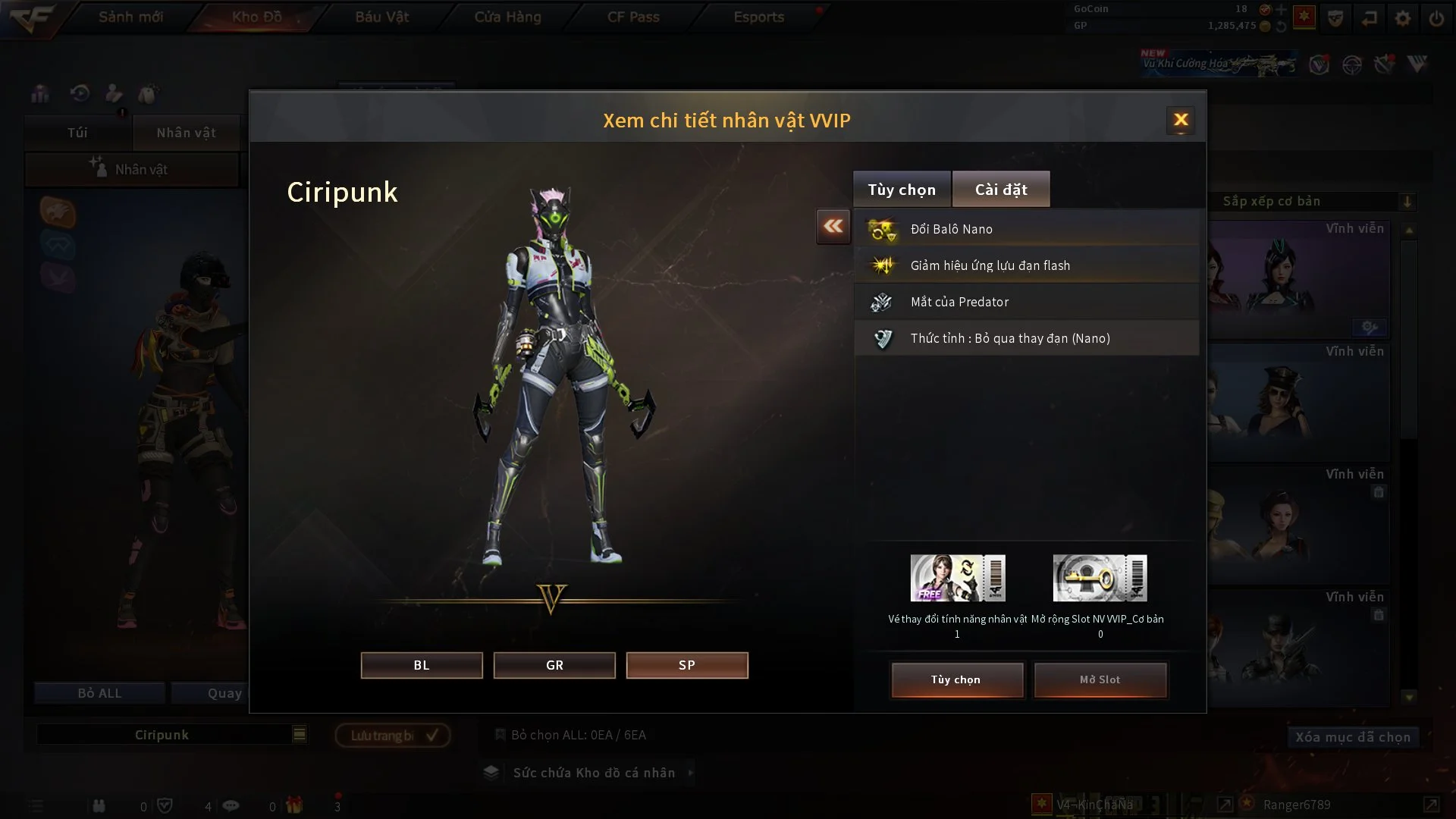Screen dimensions: 1456x819
Task: Click the Mở Slot button
Action: tap(1100, 679)
